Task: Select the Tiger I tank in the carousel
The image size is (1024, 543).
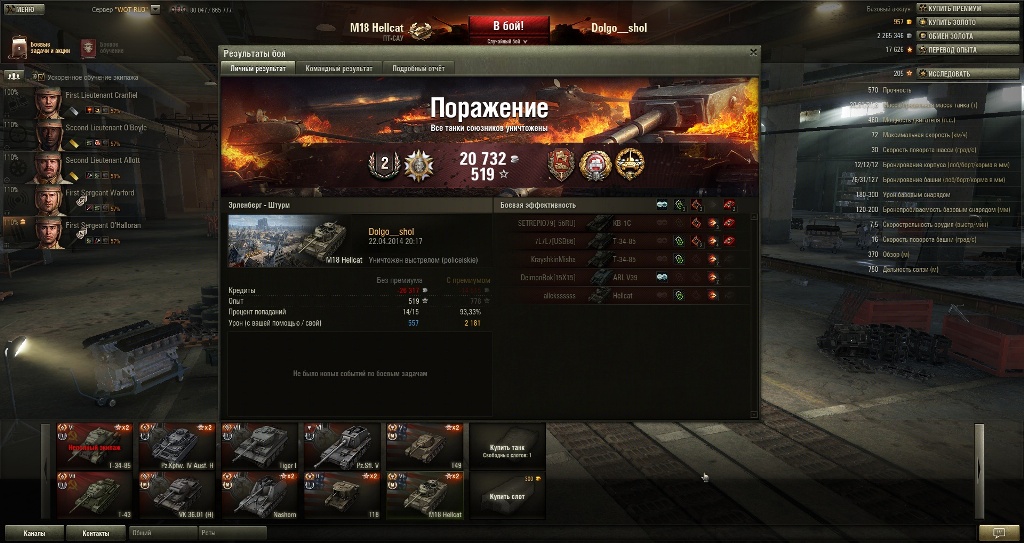Action: point(258,445)
